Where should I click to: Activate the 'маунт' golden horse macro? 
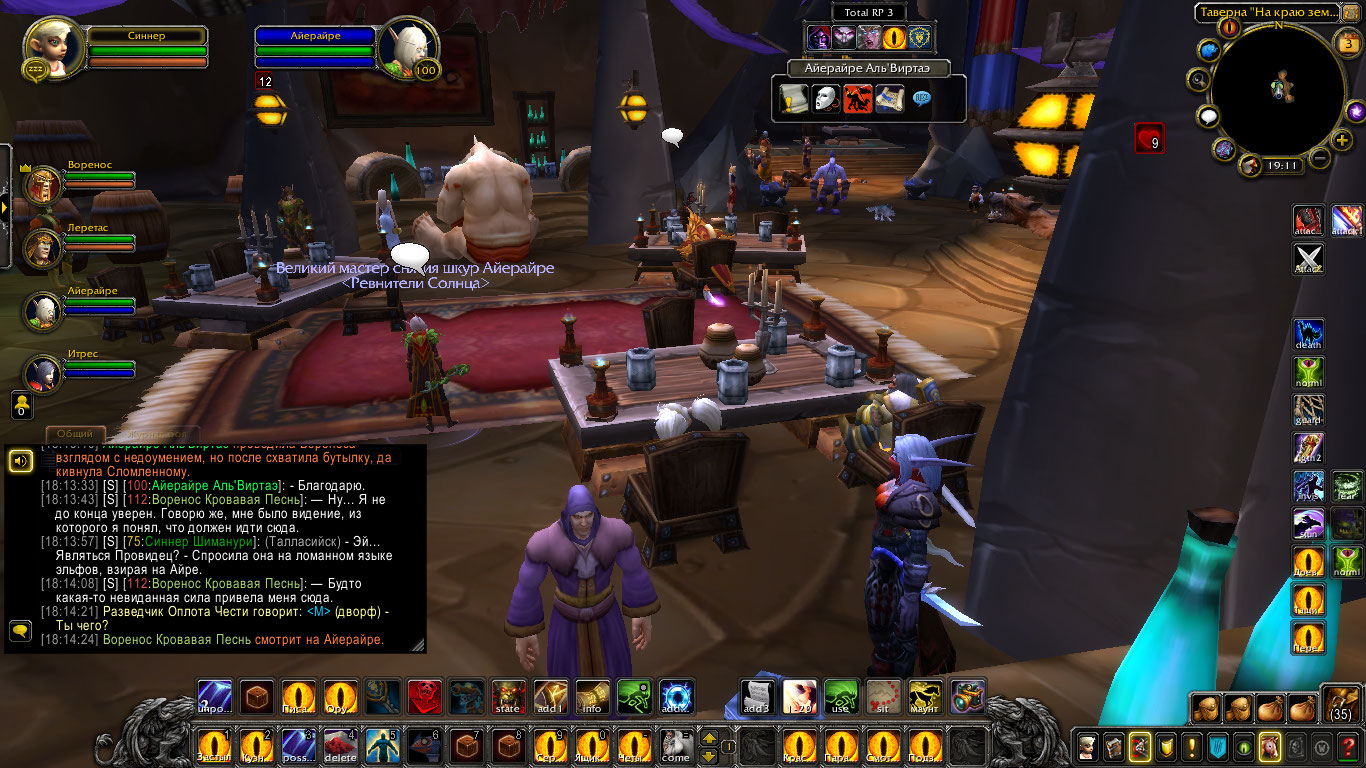pyautogui.click(x=925, y=696)
